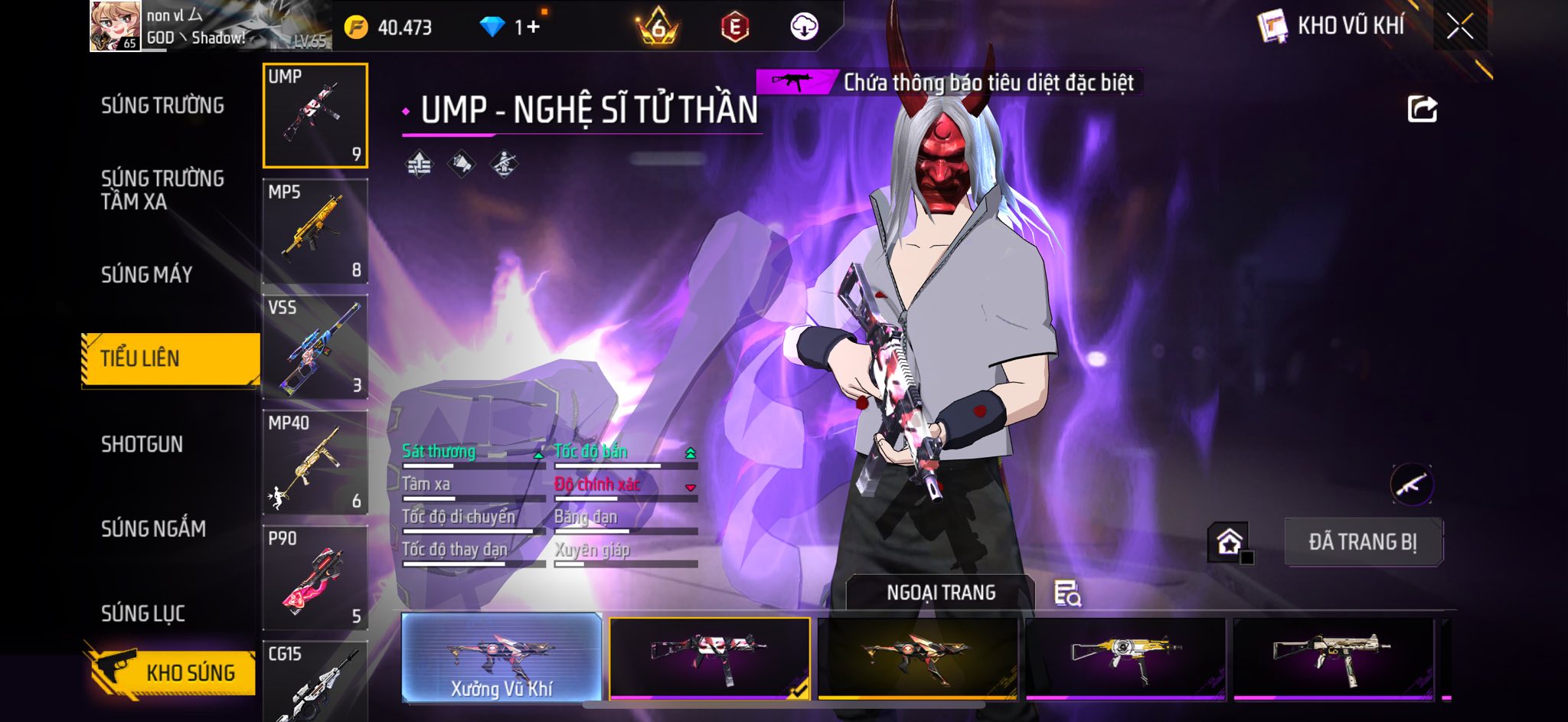1568x722 pixels.
Task: Click the share icon
Action: (1422, 109)
